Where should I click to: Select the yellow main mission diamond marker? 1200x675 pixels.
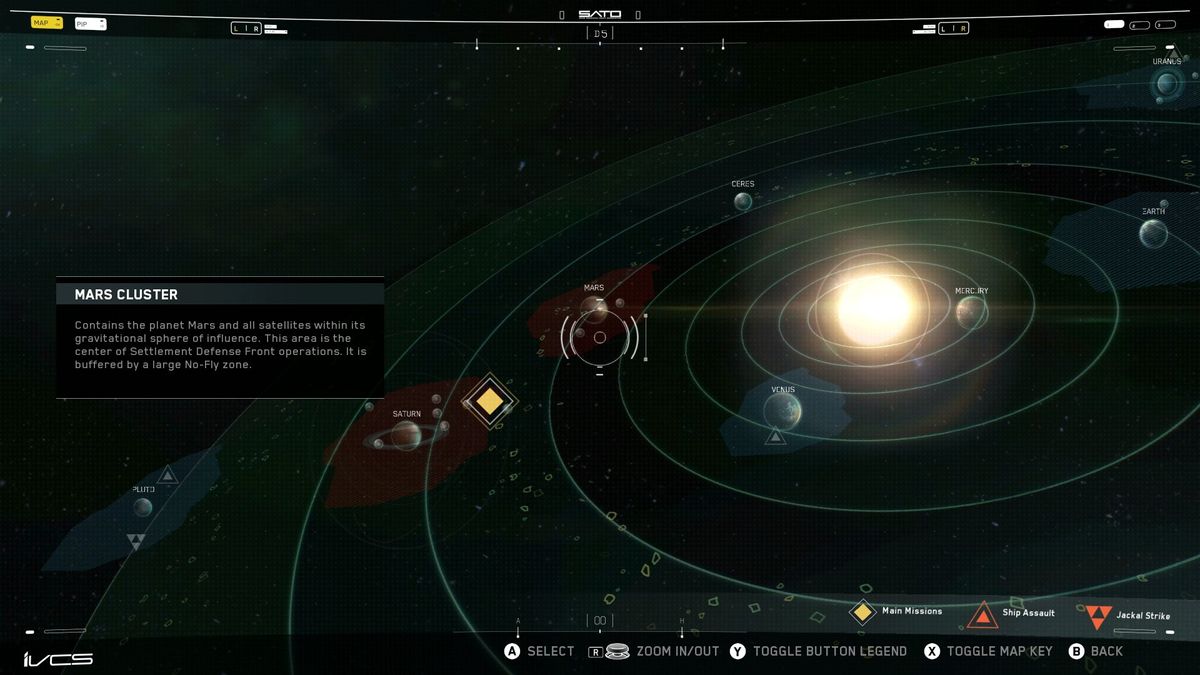489,401
